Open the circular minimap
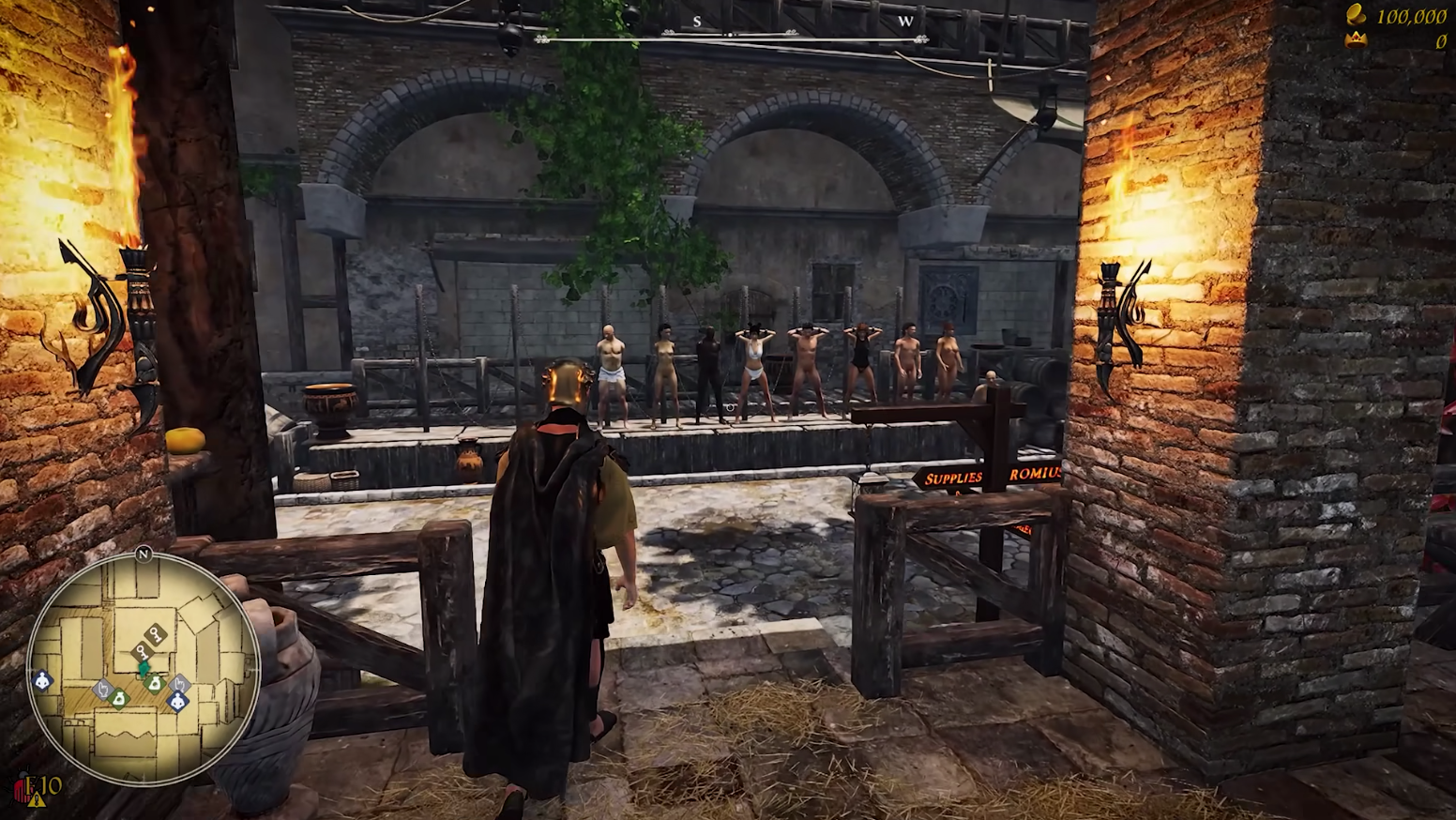This screenshot has width=1456, height=820. [x=144, y=668]
